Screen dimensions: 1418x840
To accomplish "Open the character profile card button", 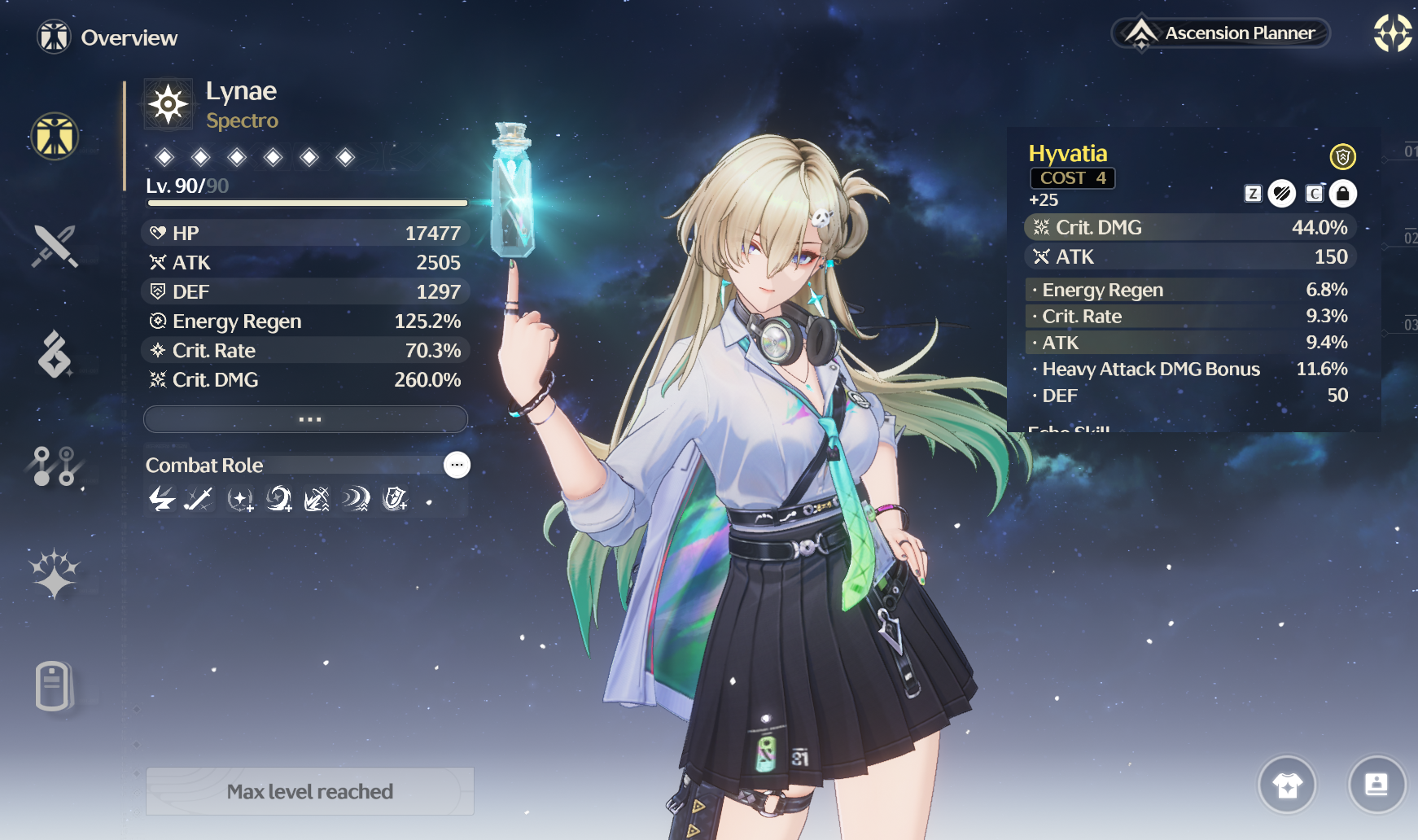I will tap(1376, 785).
